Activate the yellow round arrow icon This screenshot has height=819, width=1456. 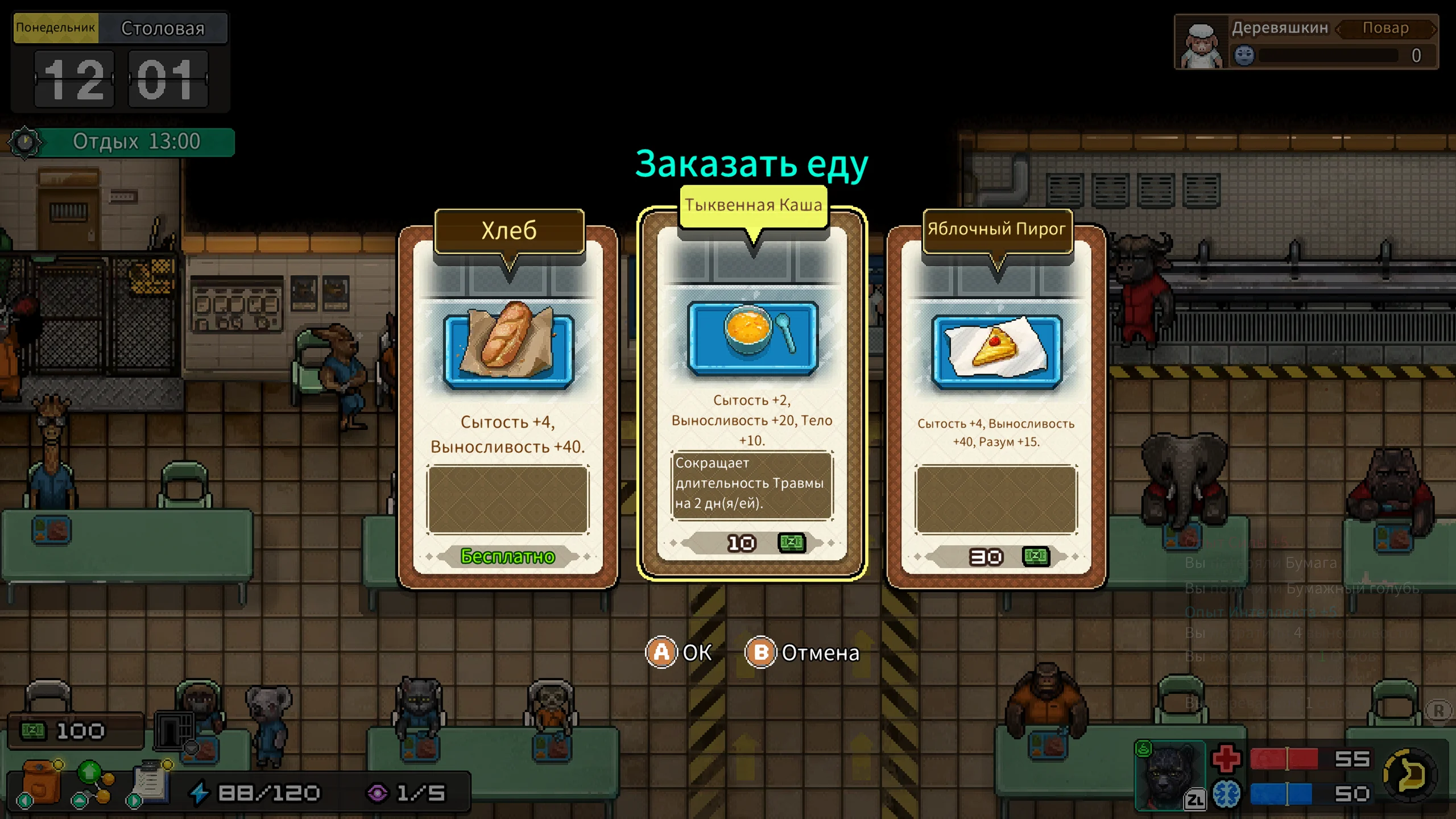(x=1410, y=775)
